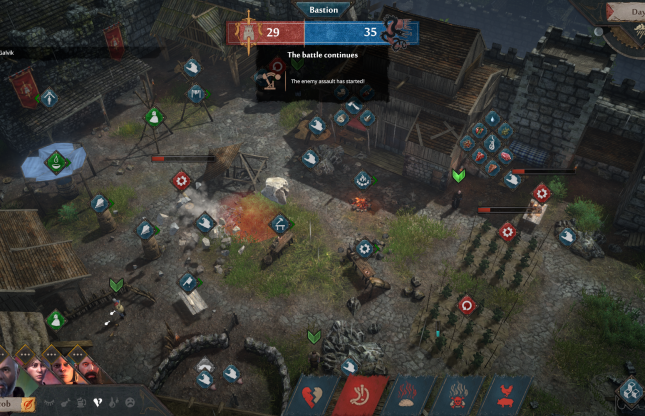The image size is (645, 416).
Task: Click the Bastion title banner
Action: coord(323,9)
